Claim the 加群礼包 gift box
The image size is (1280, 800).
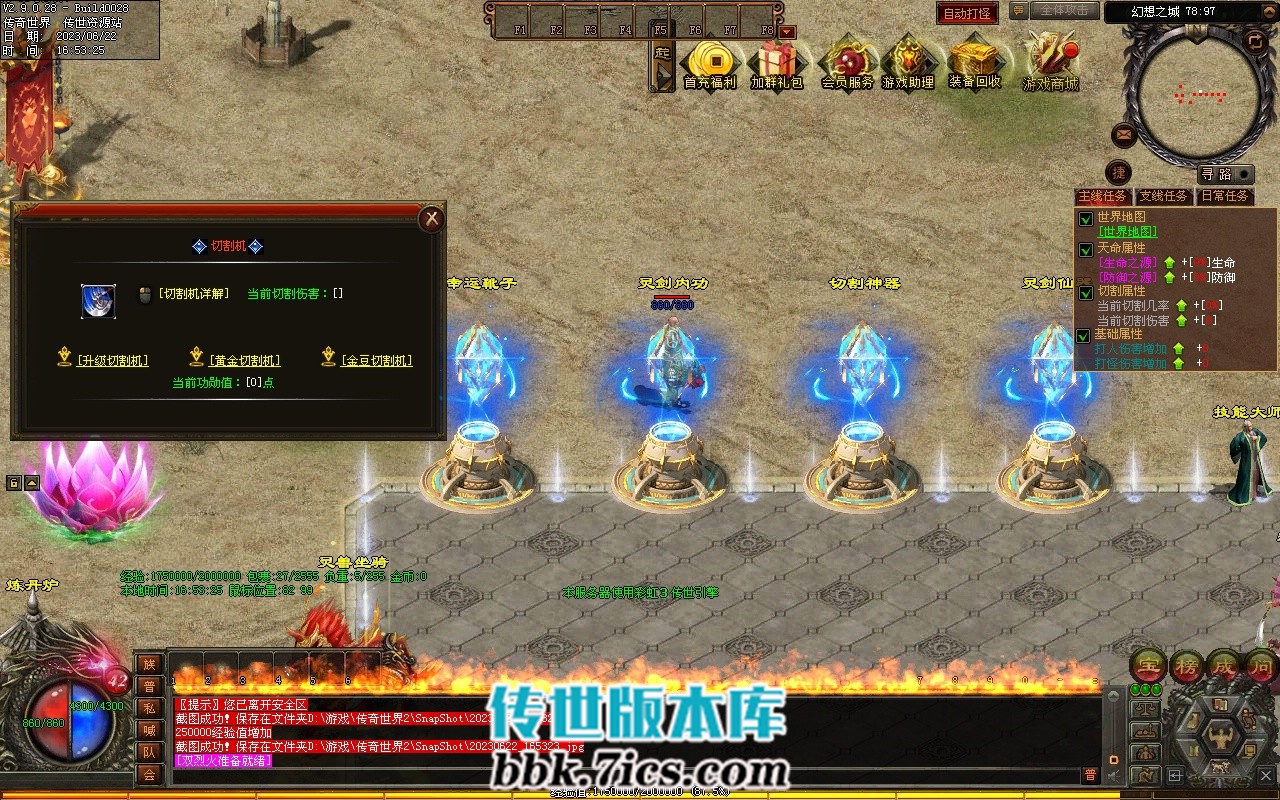coord(777,64)
